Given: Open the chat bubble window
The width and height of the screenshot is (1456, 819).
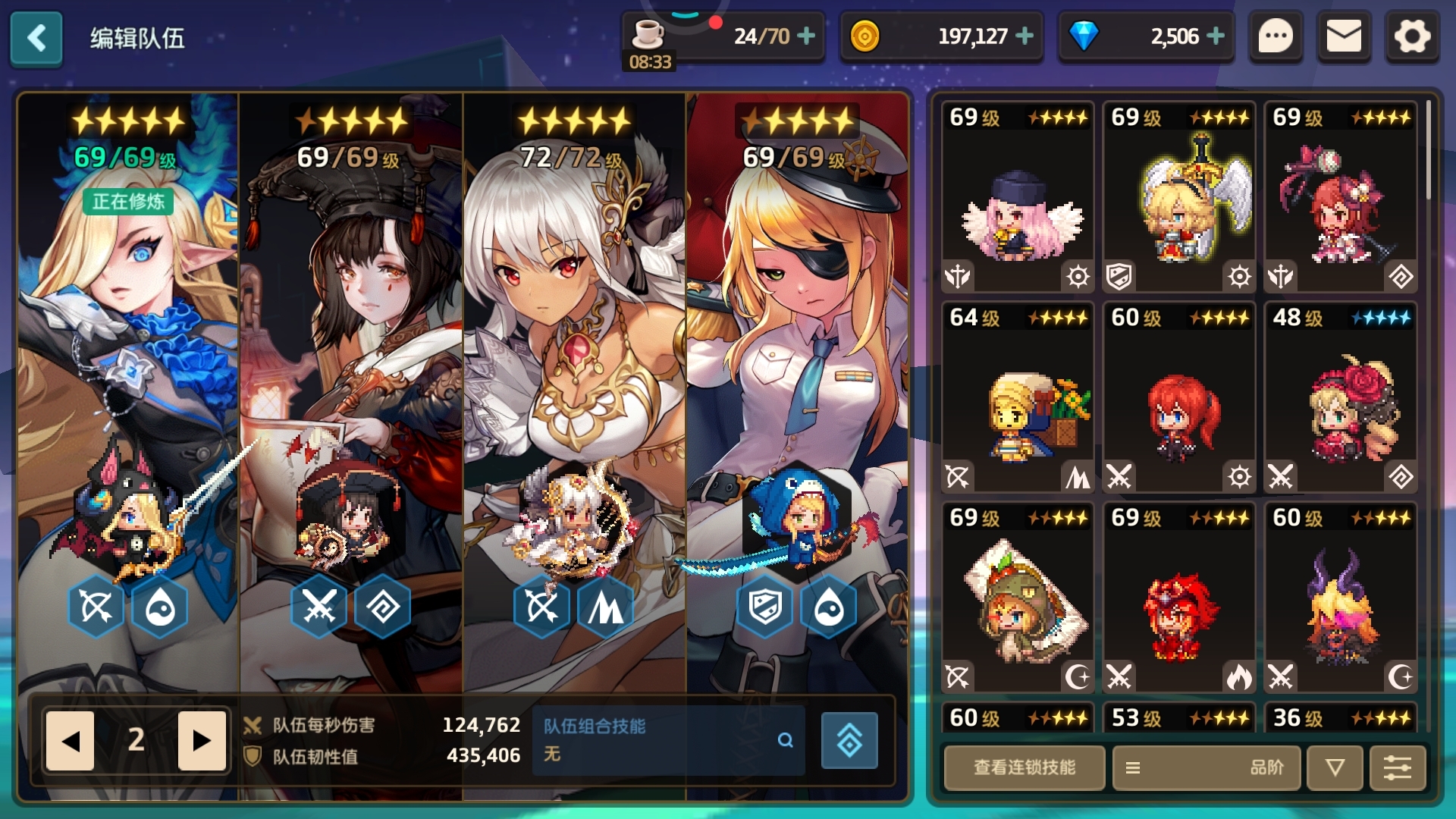Looking at the screenshot, I should (x=1276, y=36).
